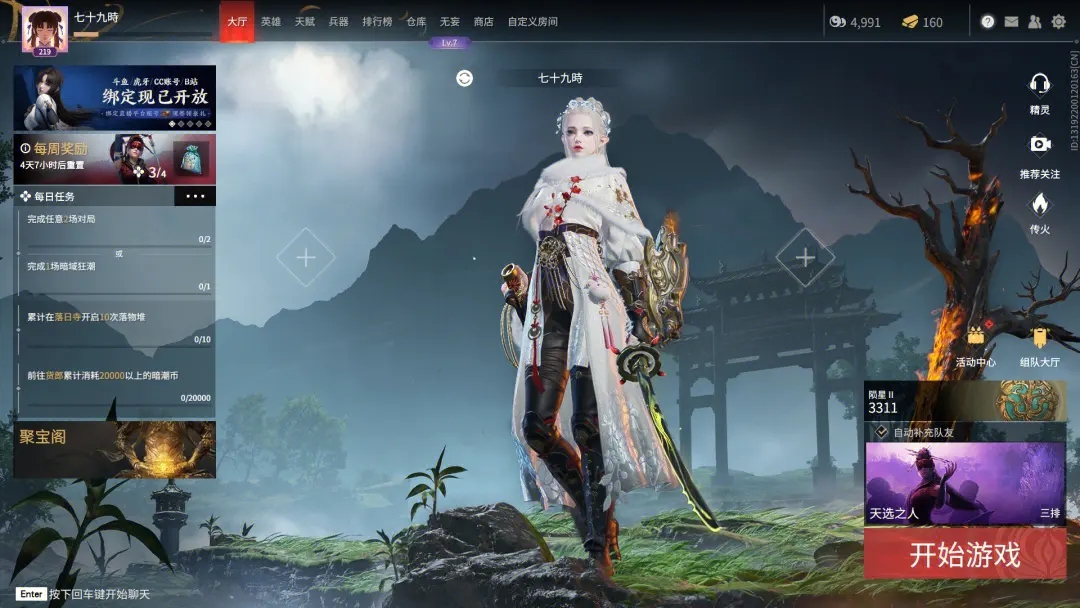View the 排行榜 leaderboard tab
Viewport: 1080px width, 608px height.
coord(377,21)
